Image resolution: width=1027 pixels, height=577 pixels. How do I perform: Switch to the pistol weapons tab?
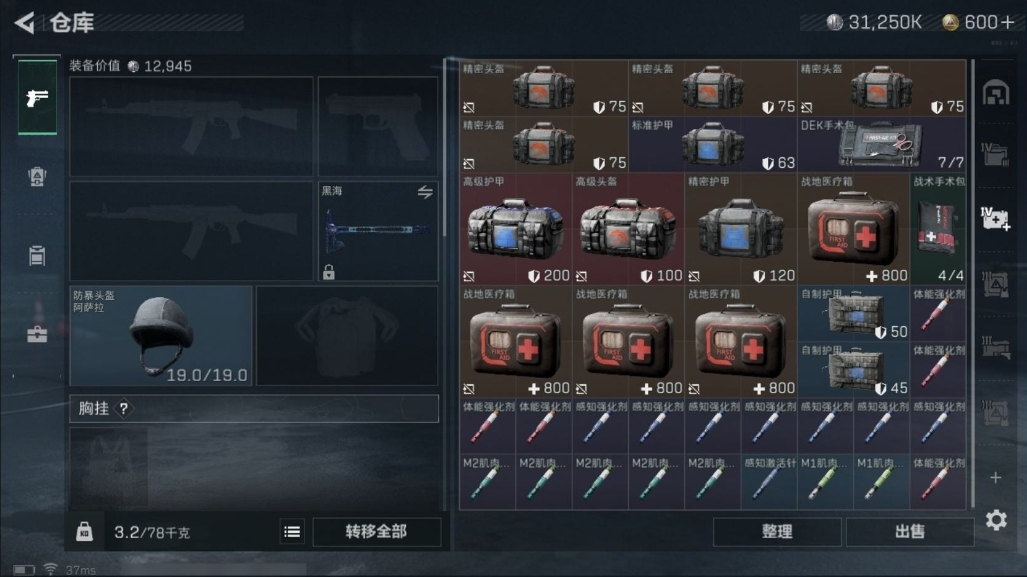tap(37, 98)
